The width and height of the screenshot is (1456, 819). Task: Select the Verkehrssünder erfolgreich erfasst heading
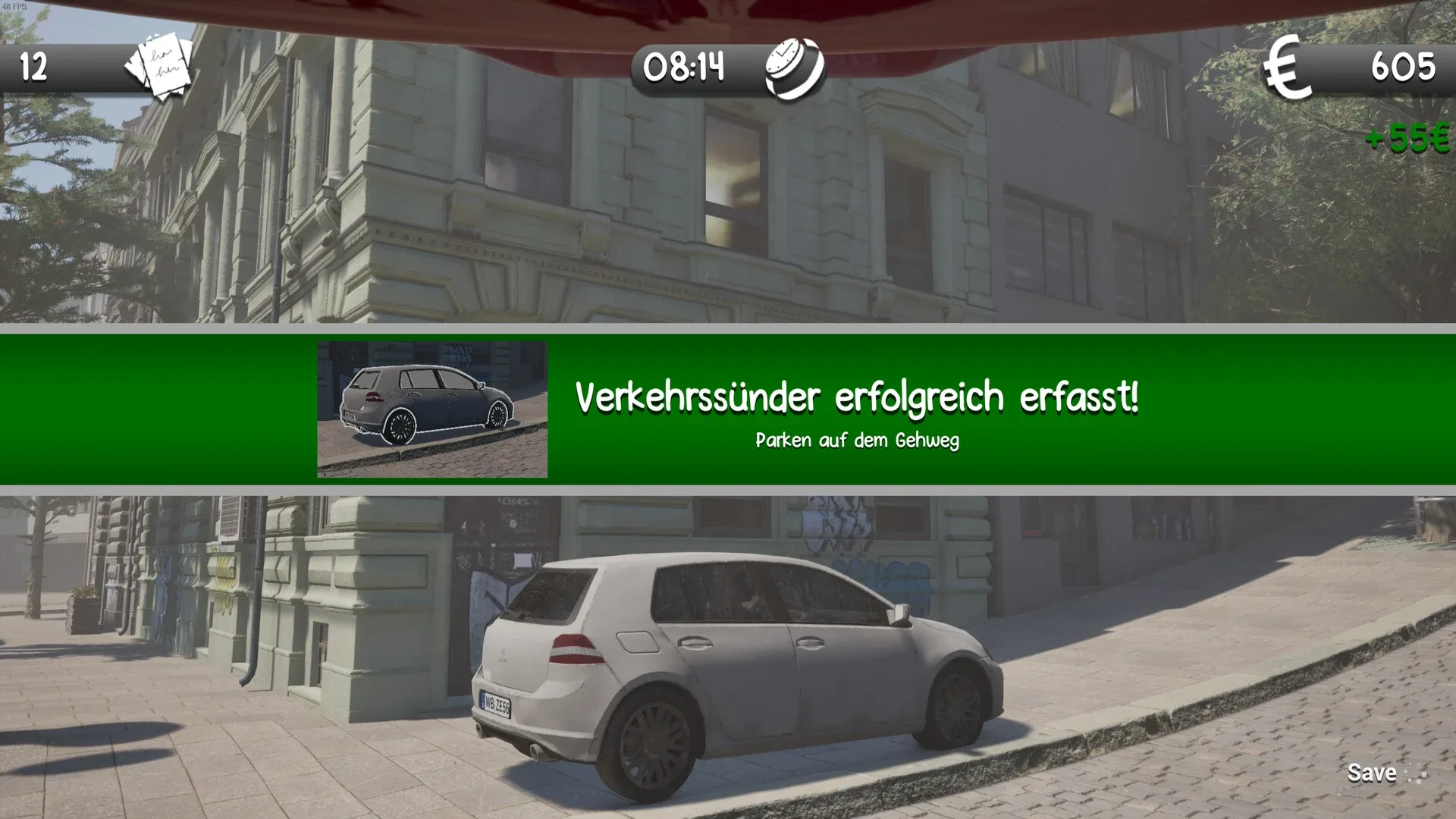[x=857, y=395]
